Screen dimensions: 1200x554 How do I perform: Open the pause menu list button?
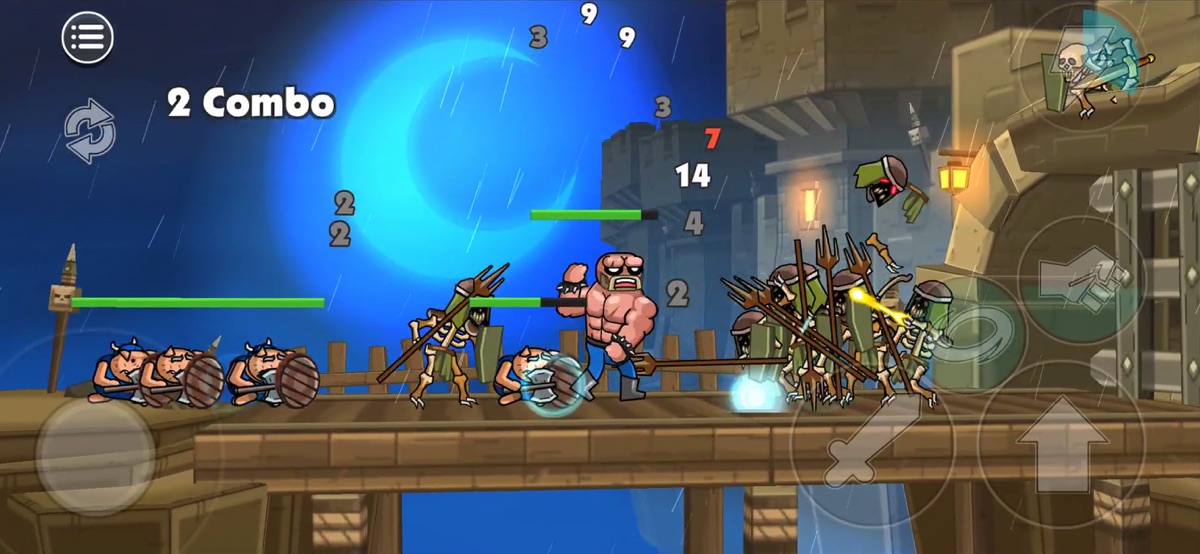tap(88, 38)
